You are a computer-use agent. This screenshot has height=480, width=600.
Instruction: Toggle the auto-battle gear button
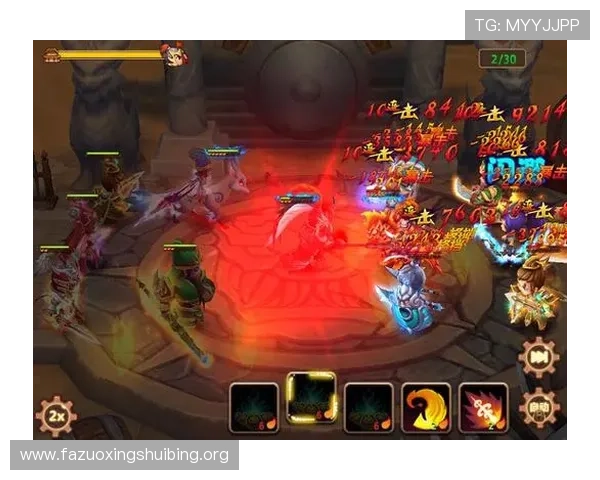pyautogui.click(x=540, y=408)
